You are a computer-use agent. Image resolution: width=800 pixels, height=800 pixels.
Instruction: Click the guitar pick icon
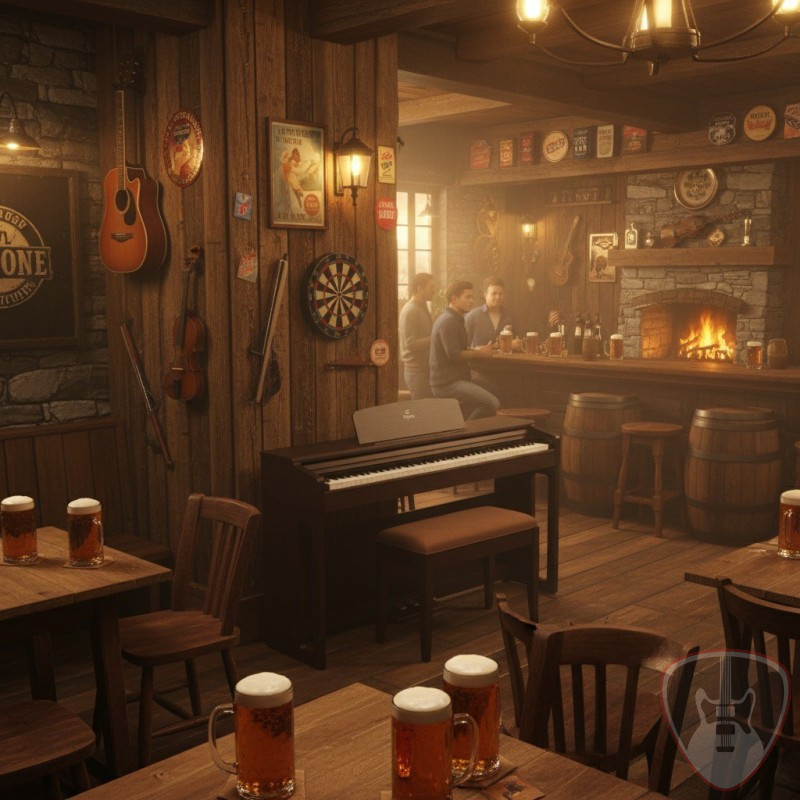(x=726, y=716)
